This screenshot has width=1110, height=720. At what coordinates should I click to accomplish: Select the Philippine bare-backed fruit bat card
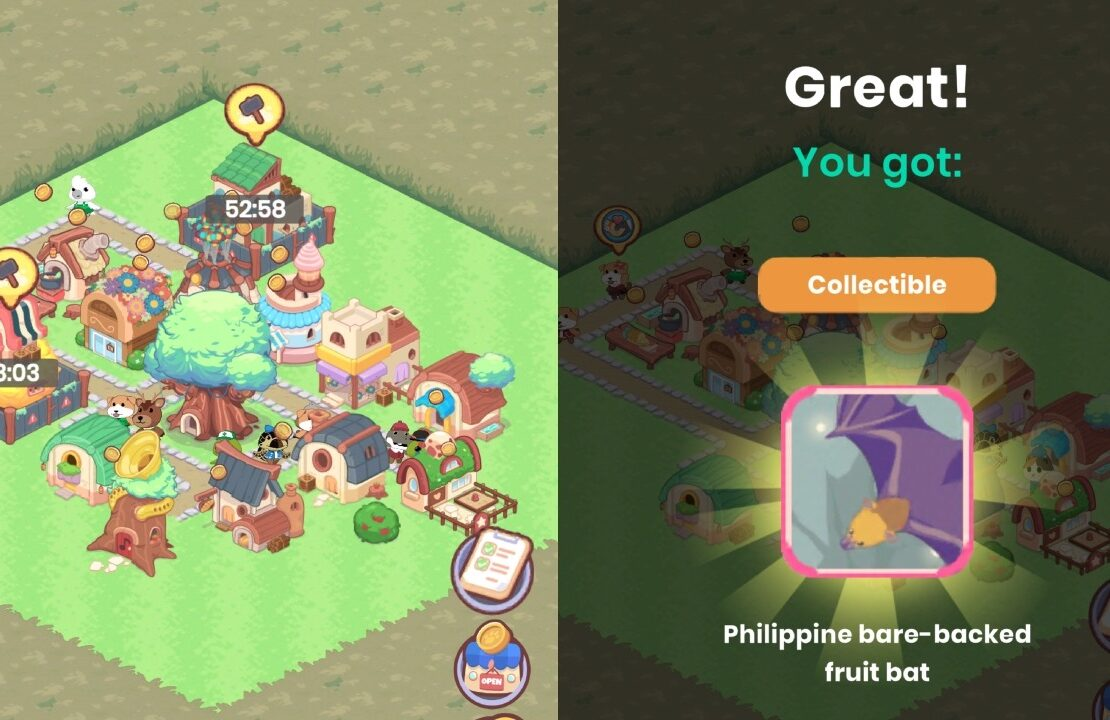click(x=876, y=482)
